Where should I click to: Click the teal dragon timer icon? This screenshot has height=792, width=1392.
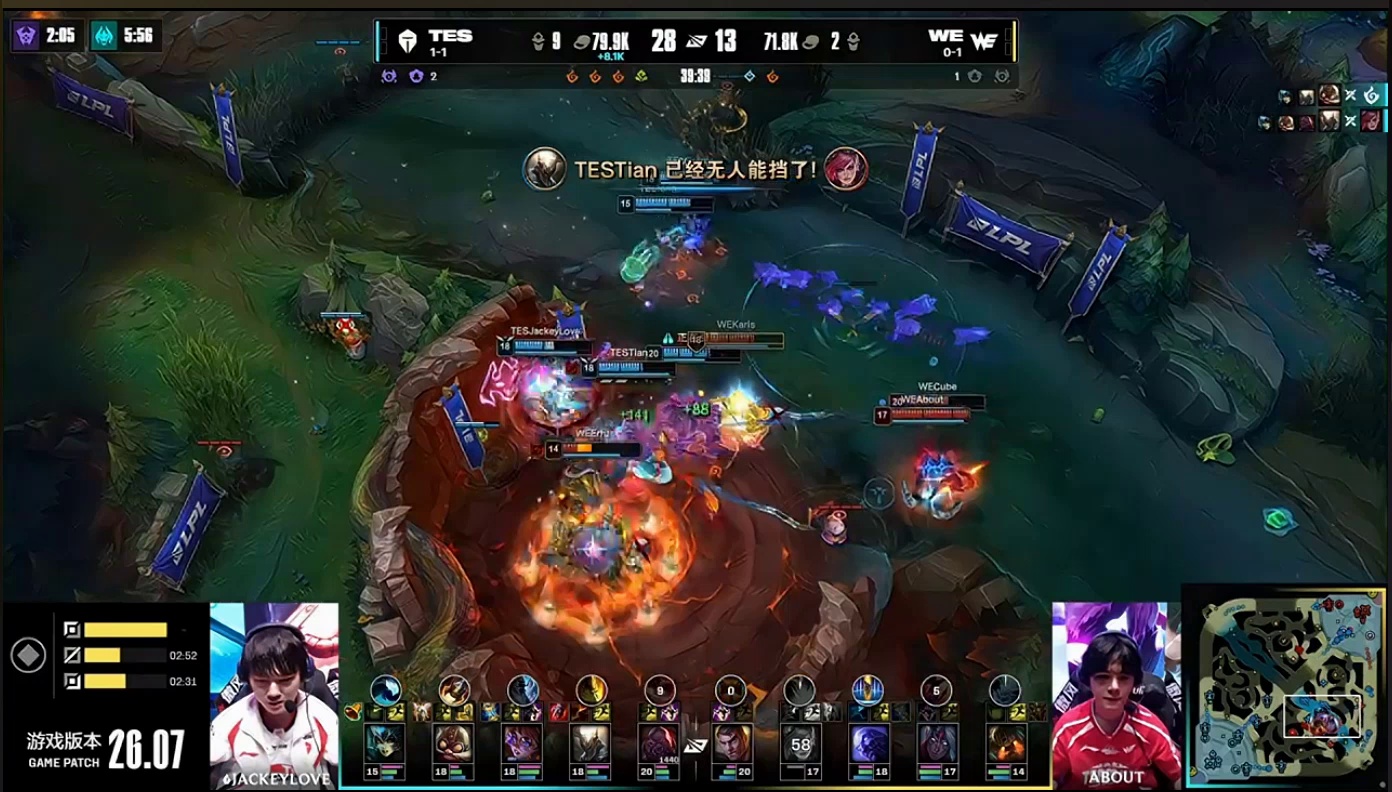pyautogui.click(x=104, y=36)
